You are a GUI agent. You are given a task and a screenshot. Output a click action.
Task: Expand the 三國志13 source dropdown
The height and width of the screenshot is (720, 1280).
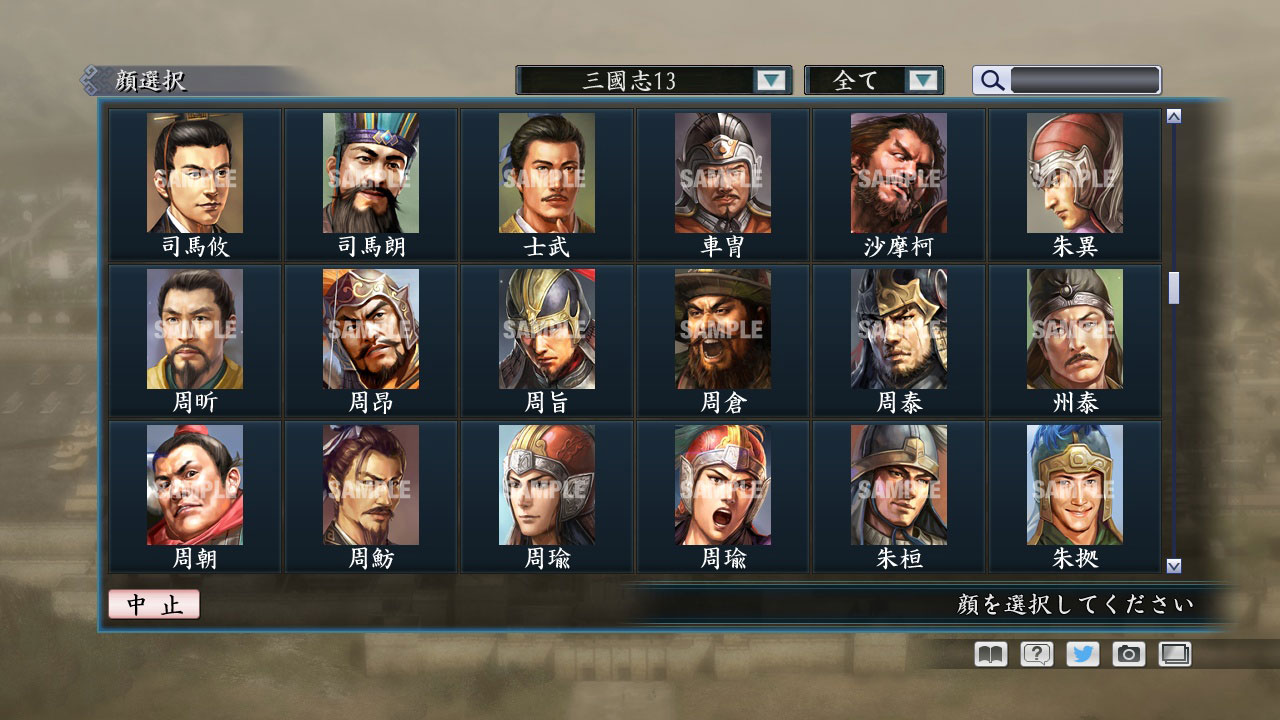770,80
